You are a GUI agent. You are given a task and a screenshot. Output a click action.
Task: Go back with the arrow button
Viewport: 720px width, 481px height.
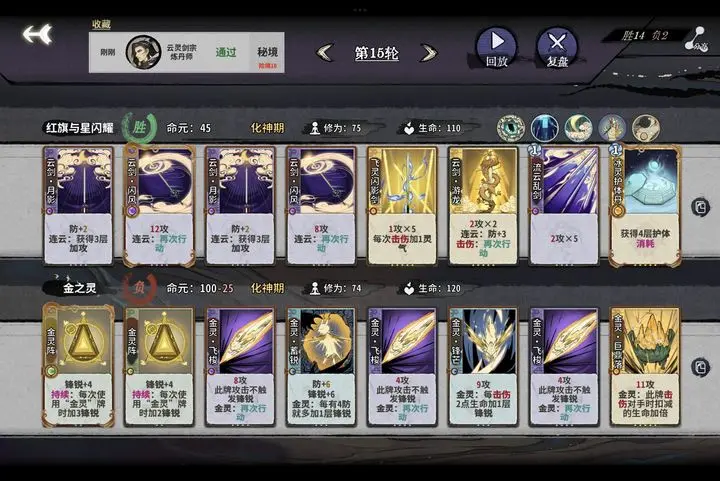click(37, 35)
